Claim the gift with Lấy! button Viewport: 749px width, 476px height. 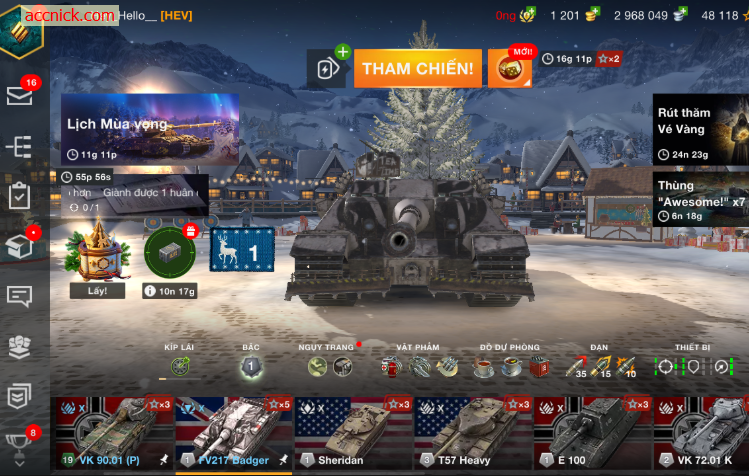(98, 290)
